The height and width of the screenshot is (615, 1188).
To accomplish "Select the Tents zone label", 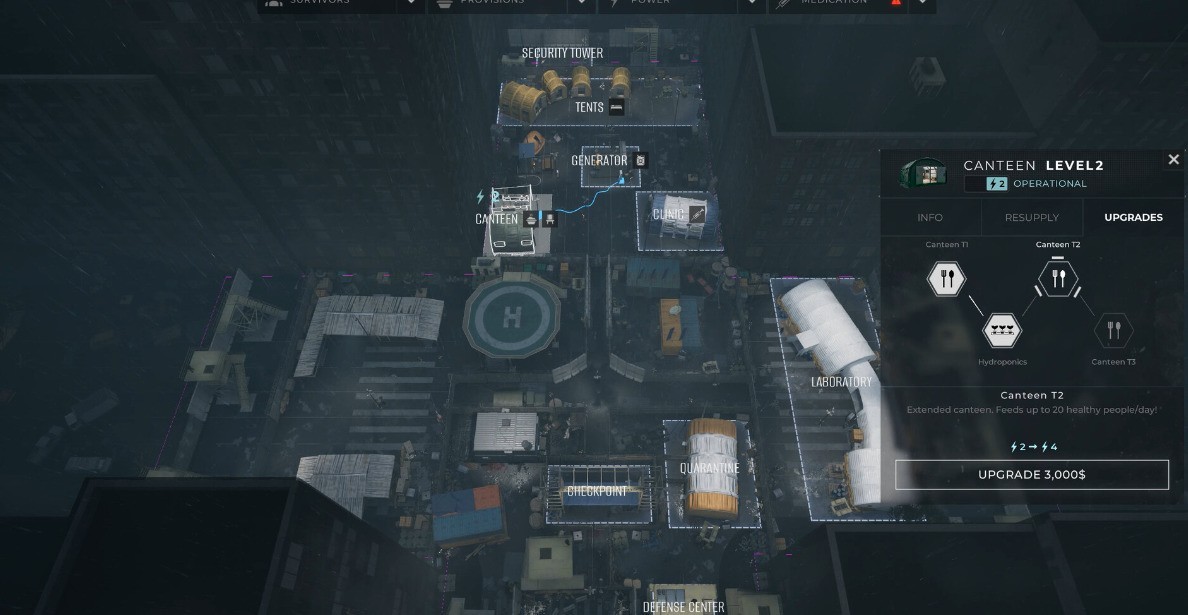I will tap(589, 107).
